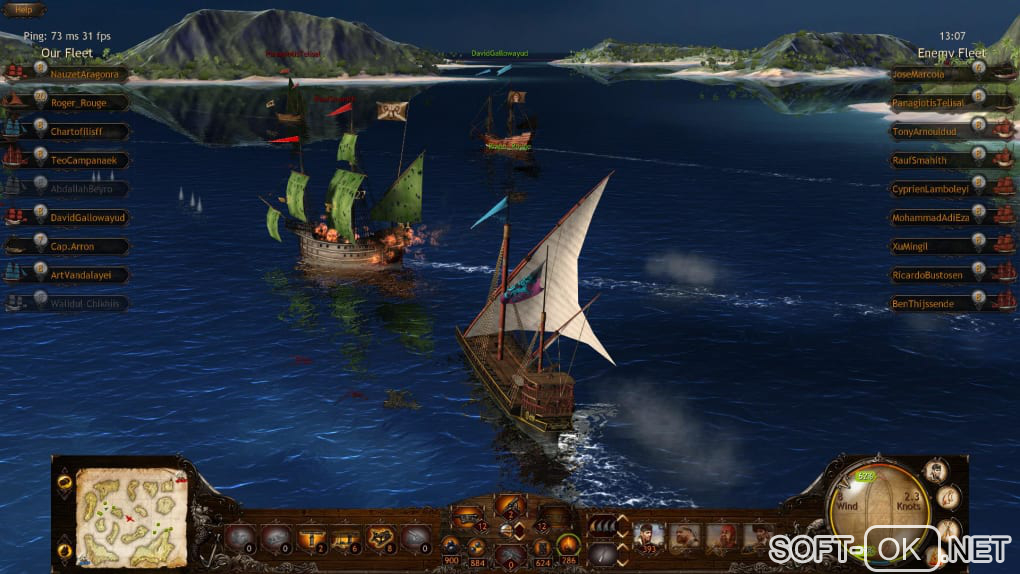Choose the cannon weapon showing 12
This screenshot has height=574, width=1020.
(x=467, y=517)
